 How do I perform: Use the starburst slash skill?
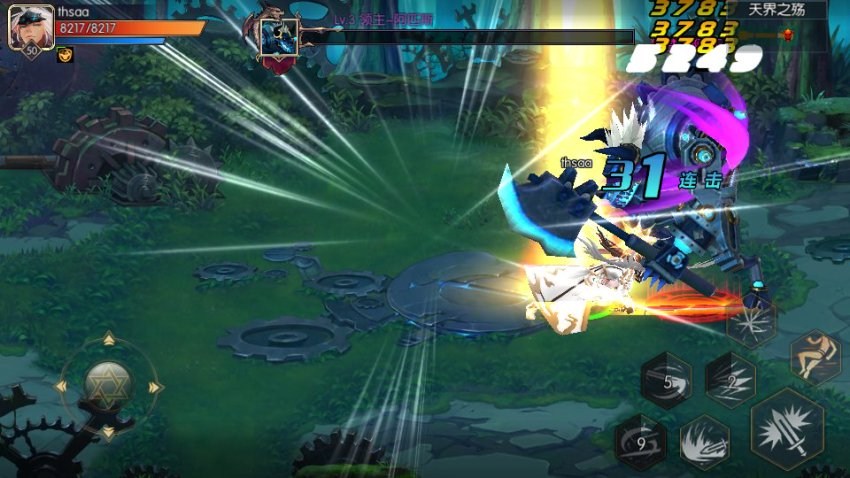(x=751, y=322)
